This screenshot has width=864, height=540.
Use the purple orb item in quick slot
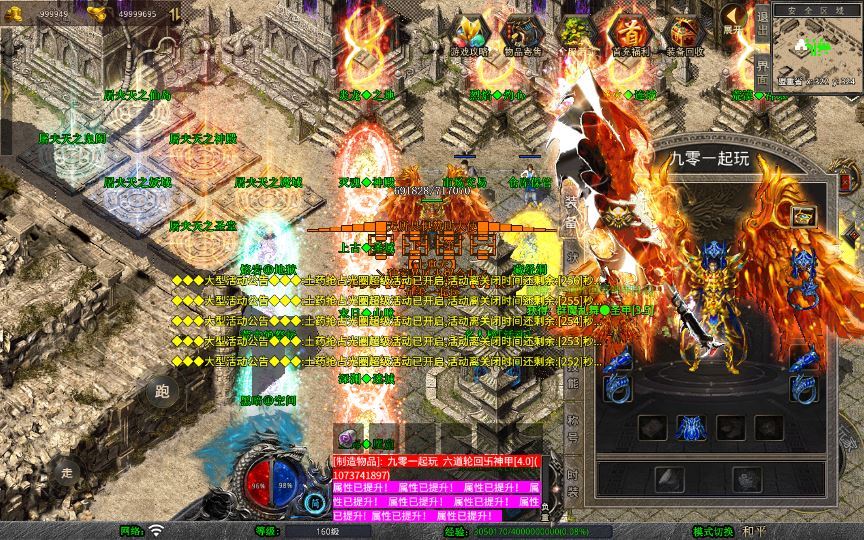[347, 437]
